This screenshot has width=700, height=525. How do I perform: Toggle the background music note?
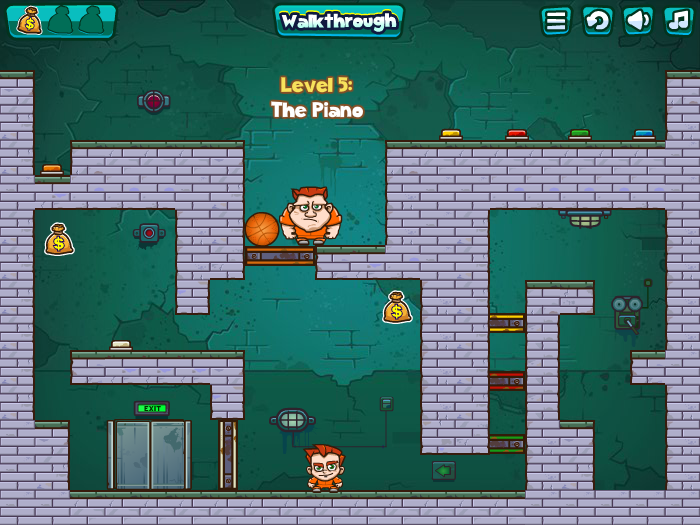pos(678,21)
